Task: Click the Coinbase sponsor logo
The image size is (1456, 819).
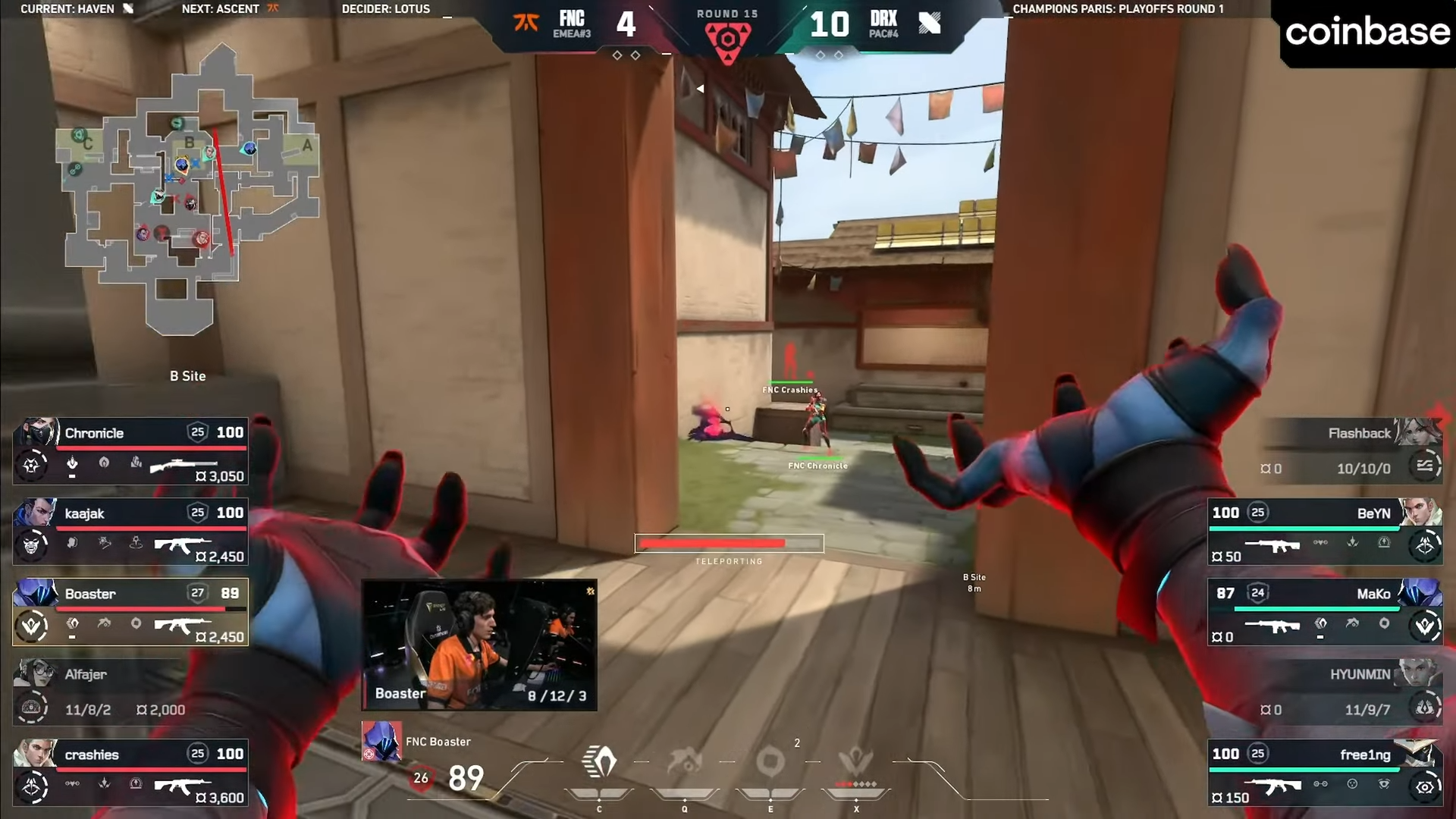Action: point(1367,32)
